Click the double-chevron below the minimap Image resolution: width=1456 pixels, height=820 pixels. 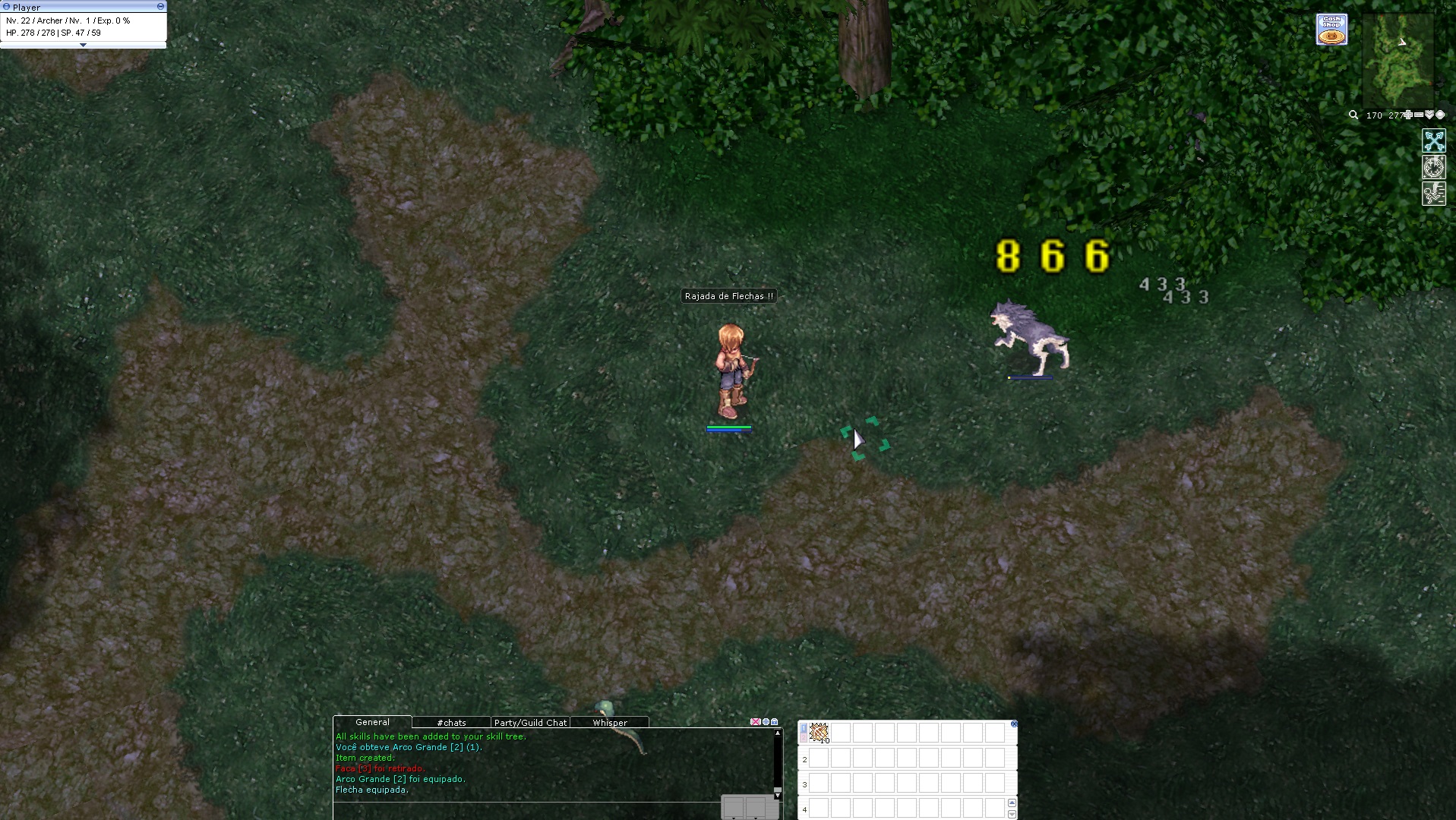1429,115
